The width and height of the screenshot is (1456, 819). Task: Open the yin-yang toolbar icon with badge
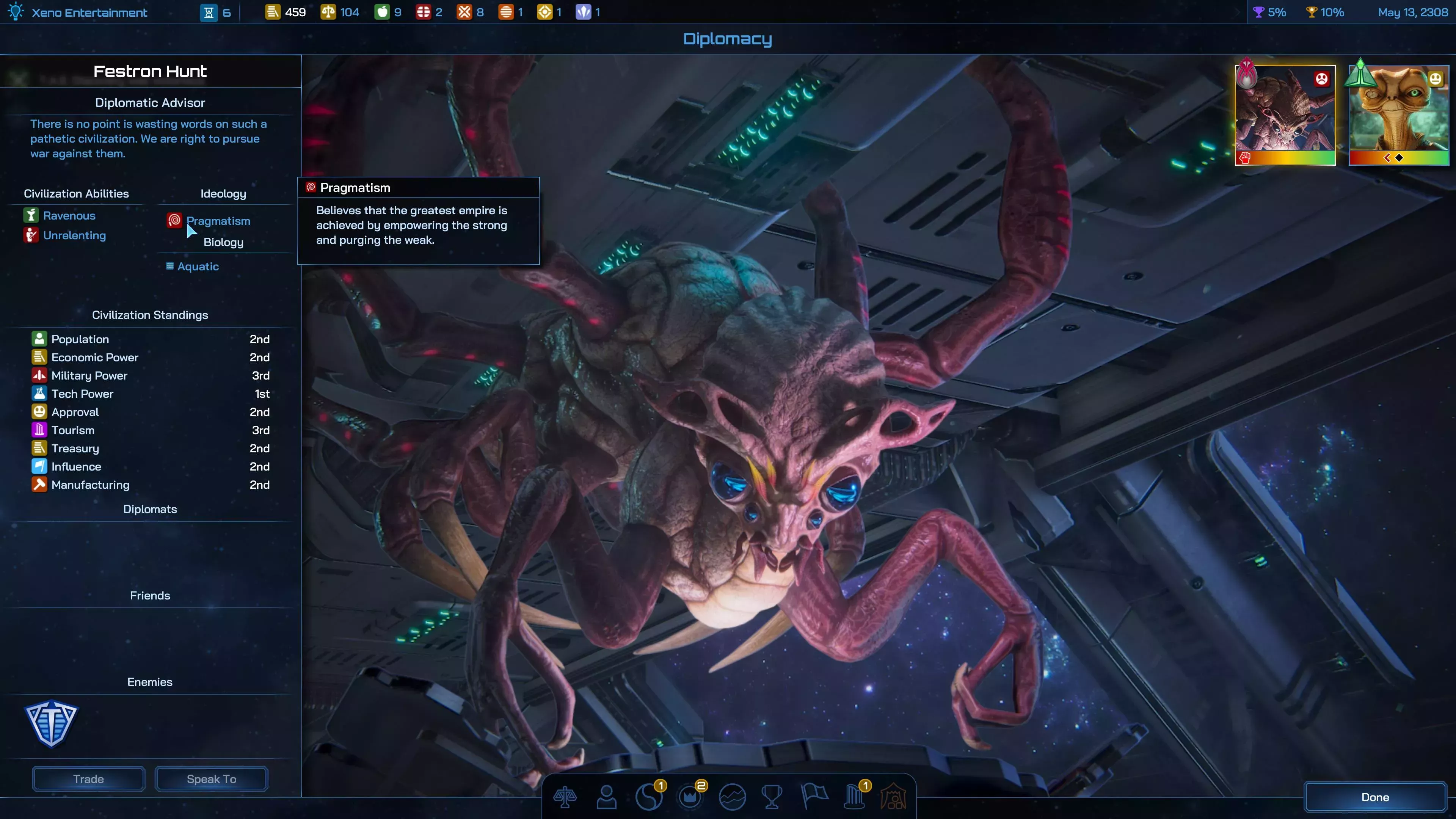pyautogui.click(x=648, y=797)
